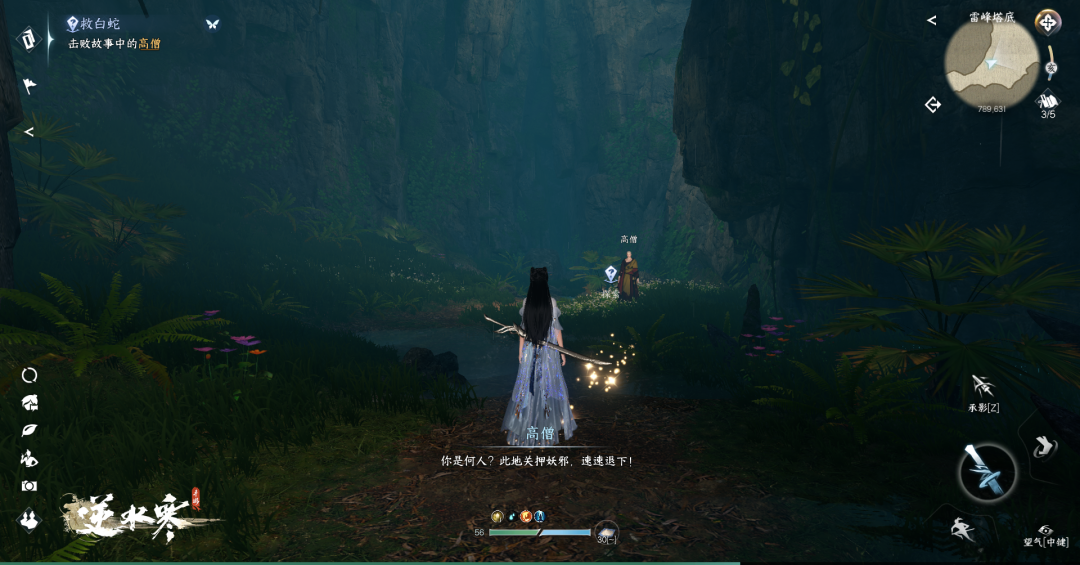
Task: Click the circular refresh icon
Action: [x=29, y=375]
